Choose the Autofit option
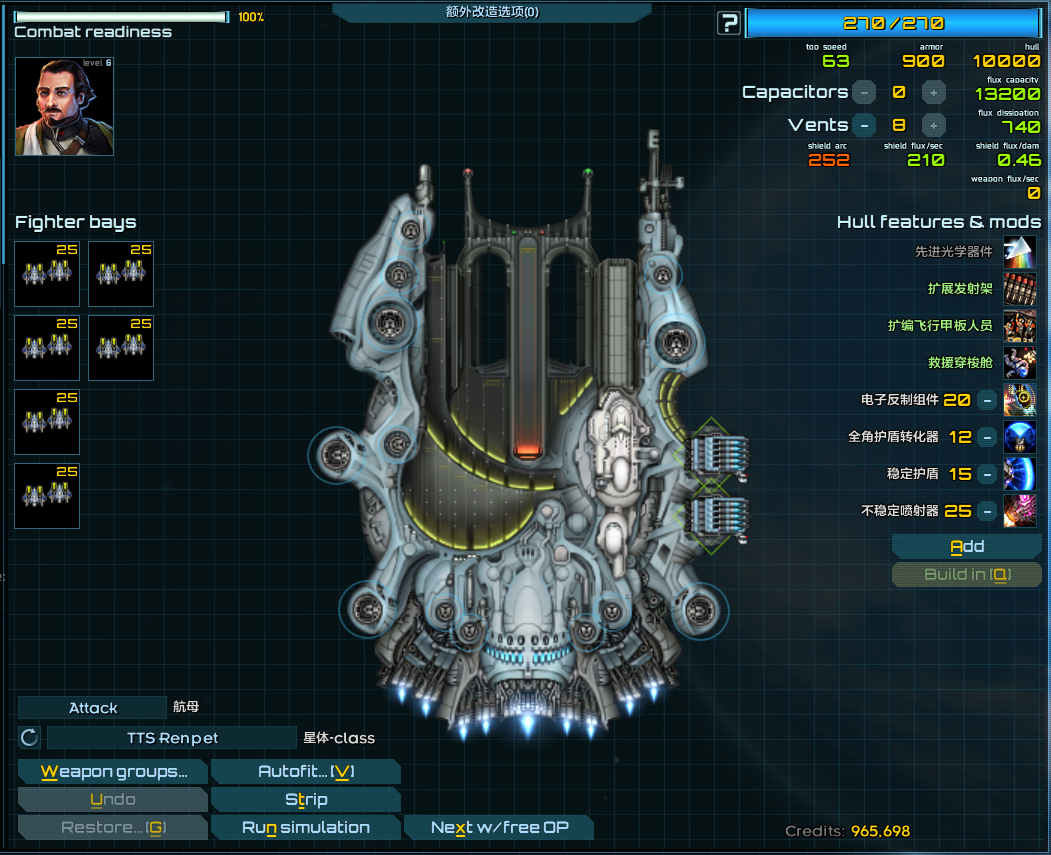Viewport: 1051px width, 855px height. (306, 772)
